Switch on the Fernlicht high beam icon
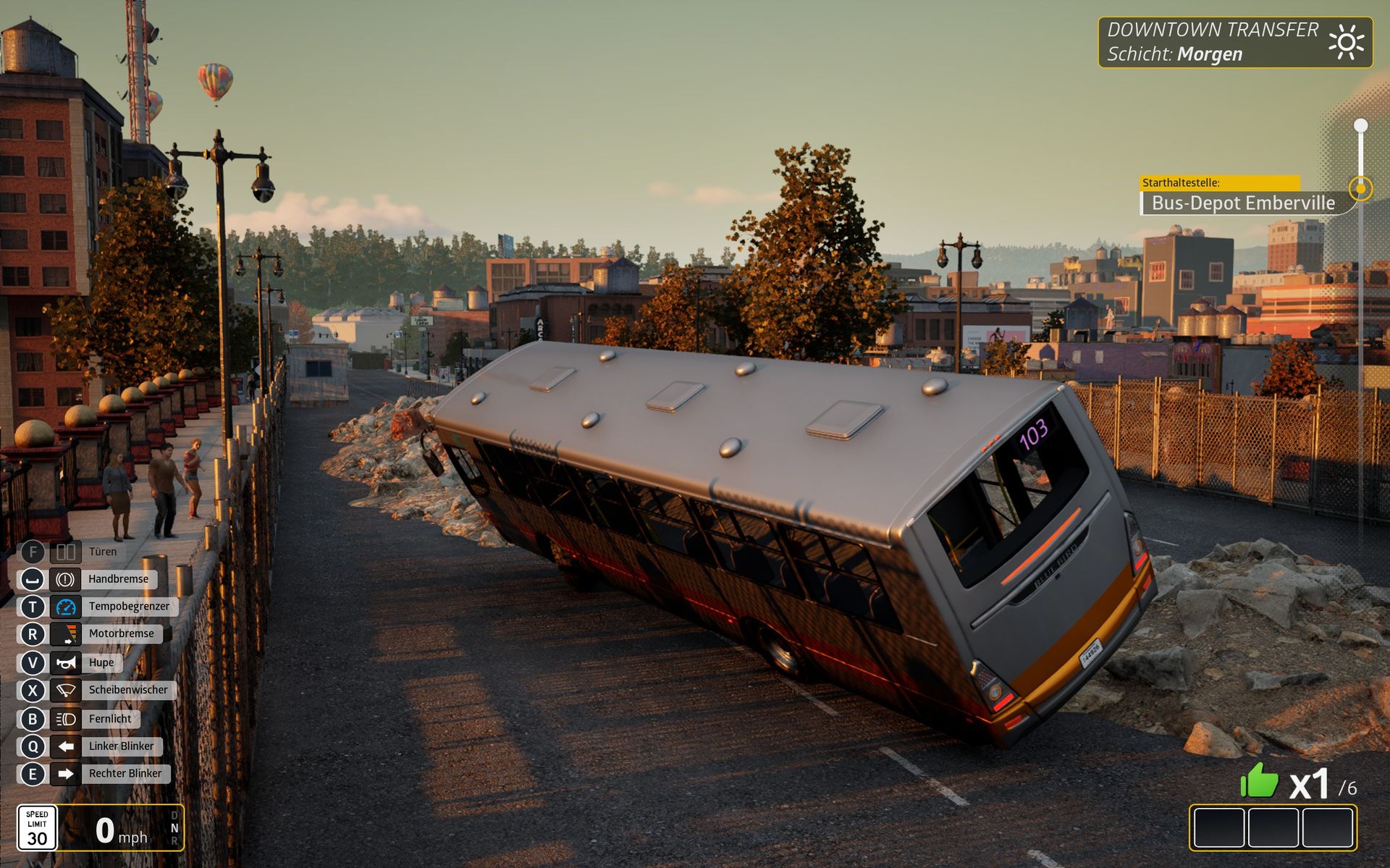The image size is (1390, 868). point(66,719)
